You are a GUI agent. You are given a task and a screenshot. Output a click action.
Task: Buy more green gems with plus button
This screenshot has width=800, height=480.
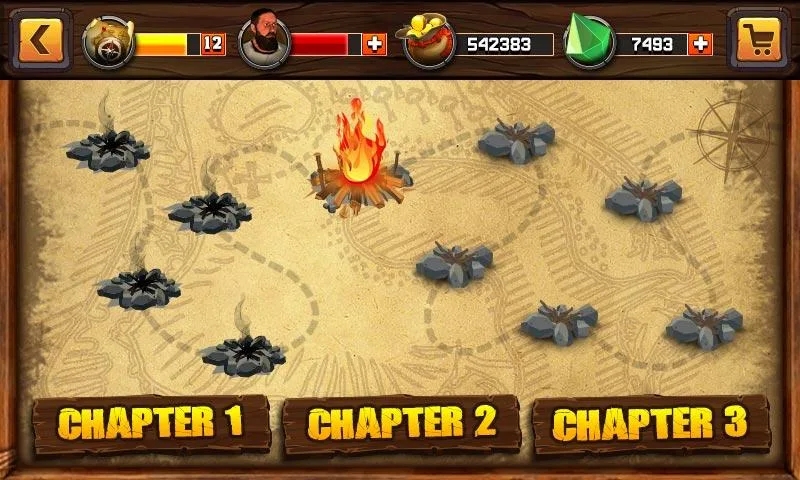(700, 44)
